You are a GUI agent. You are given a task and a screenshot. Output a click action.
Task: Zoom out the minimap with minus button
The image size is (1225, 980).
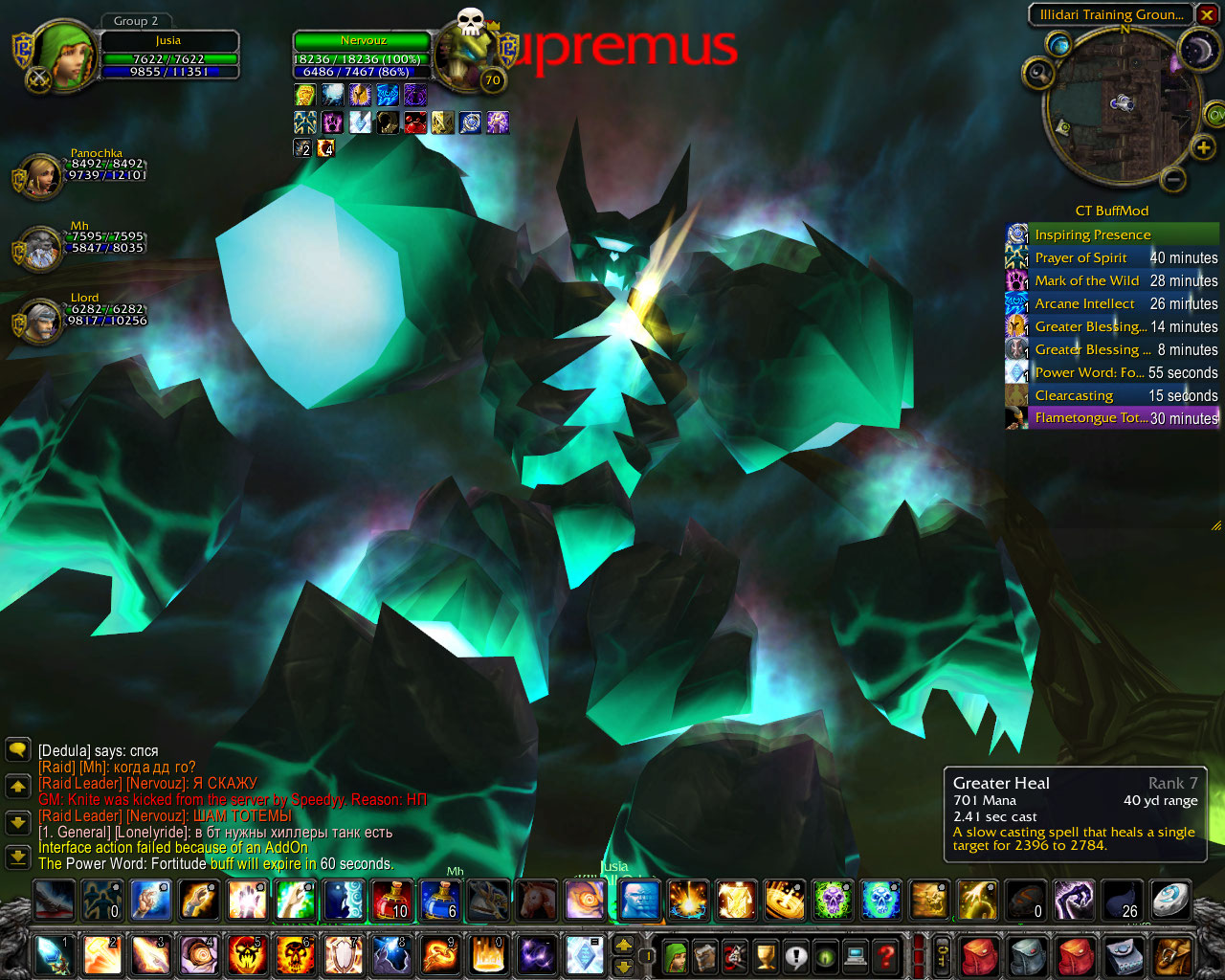(x=1174, y=178)
